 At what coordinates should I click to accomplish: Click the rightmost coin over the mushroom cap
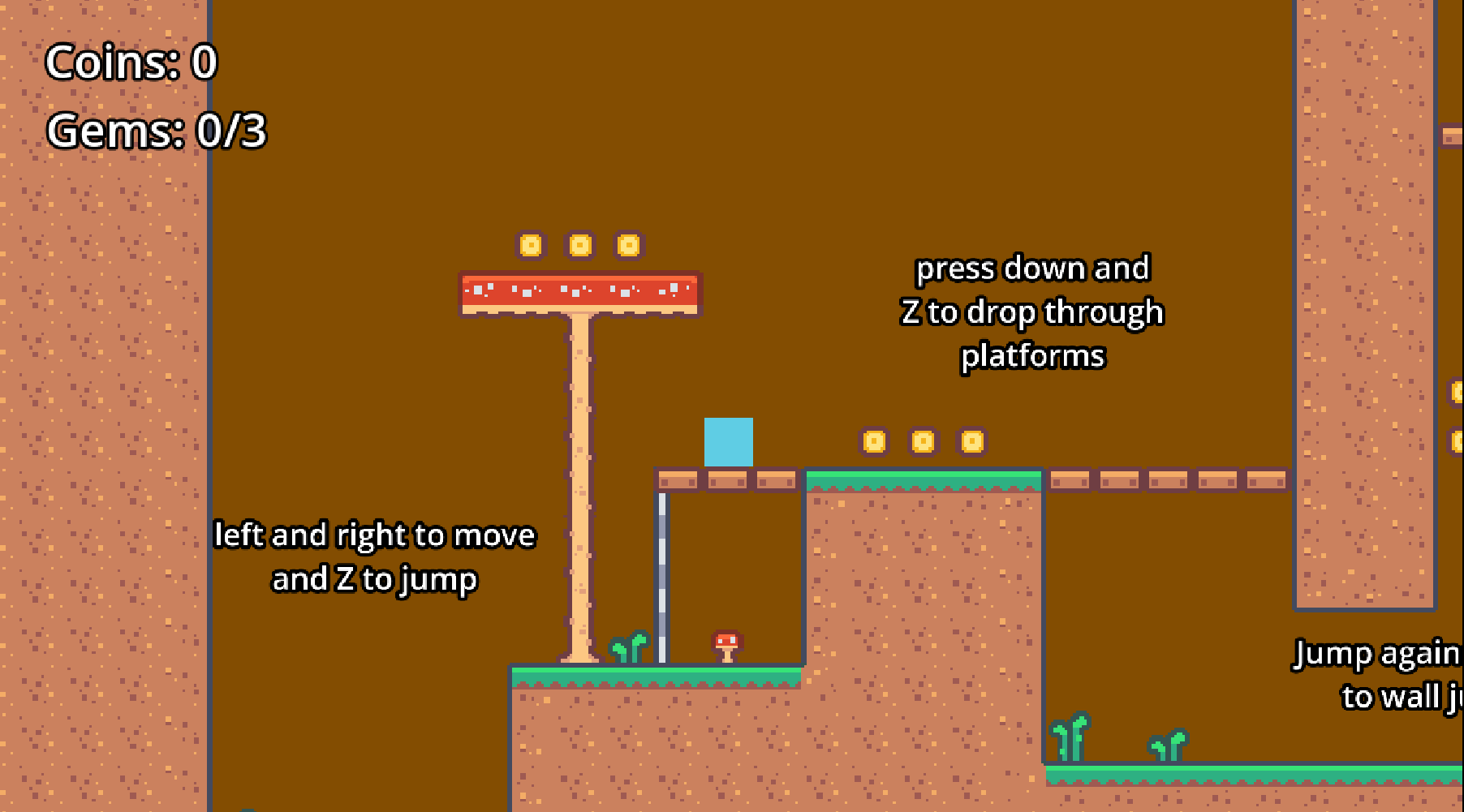629,244
